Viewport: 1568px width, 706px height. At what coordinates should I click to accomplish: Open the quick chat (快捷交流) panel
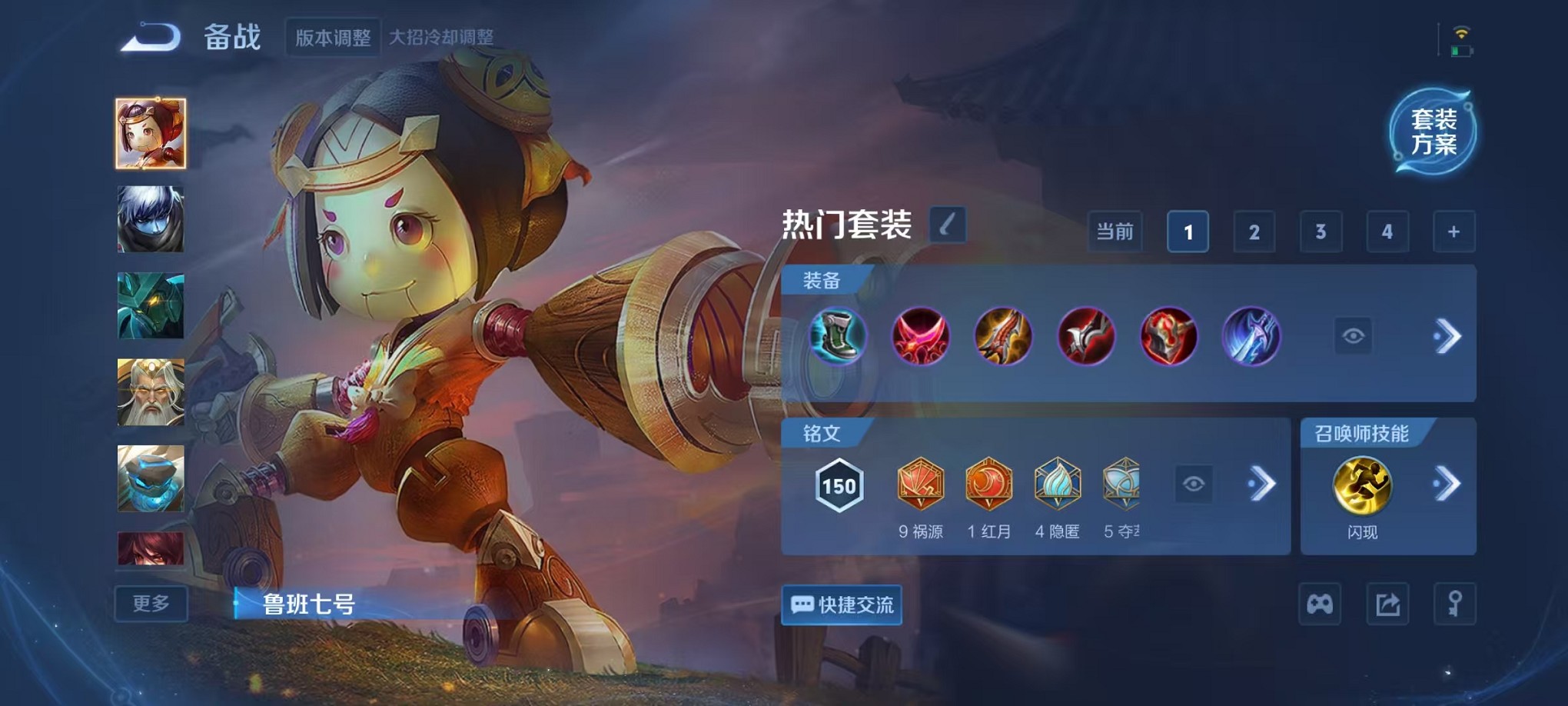[x=840, y=604]
